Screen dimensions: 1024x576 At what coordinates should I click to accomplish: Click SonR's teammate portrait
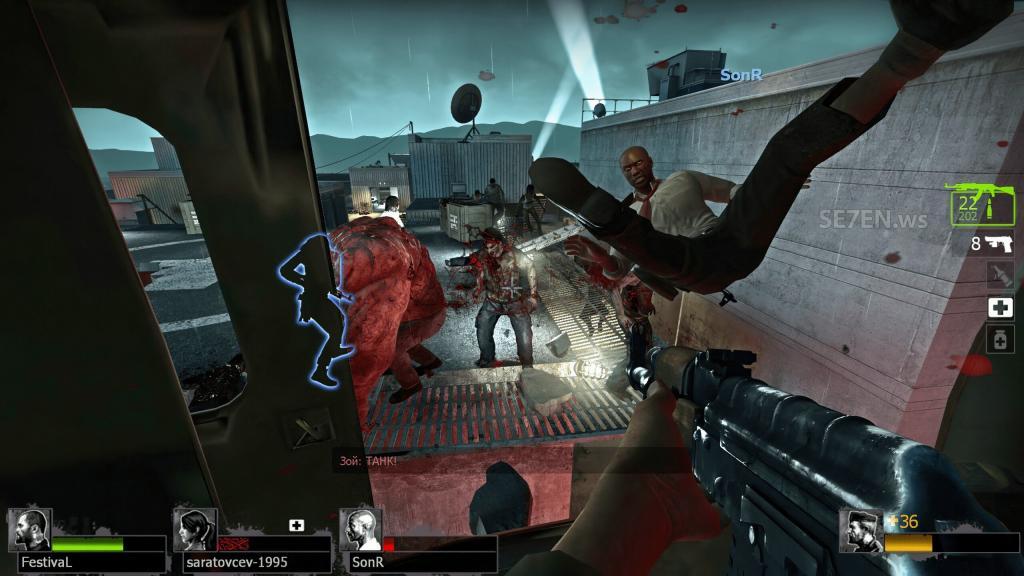360,530
